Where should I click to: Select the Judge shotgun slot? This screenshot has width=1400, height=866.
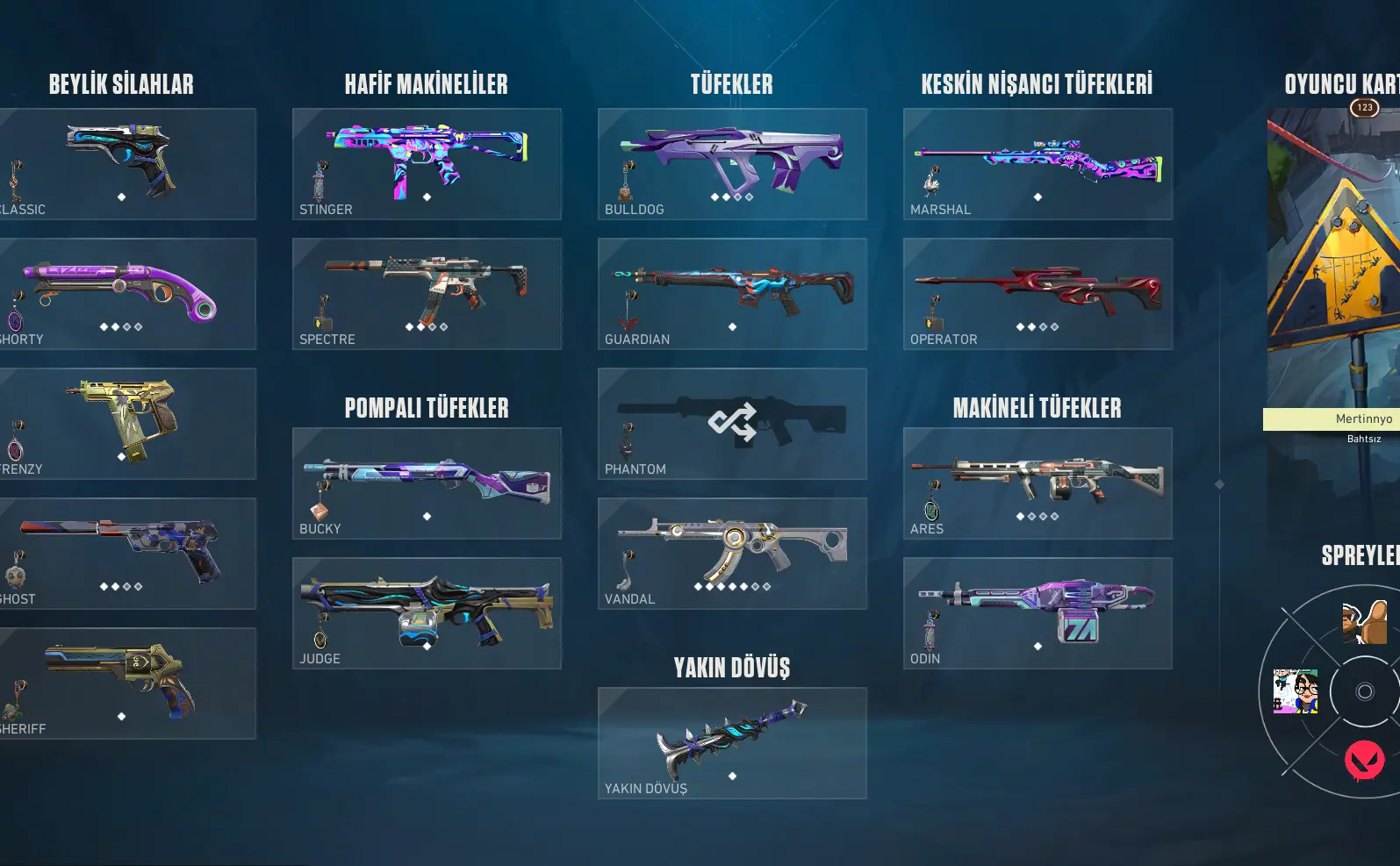427,613
